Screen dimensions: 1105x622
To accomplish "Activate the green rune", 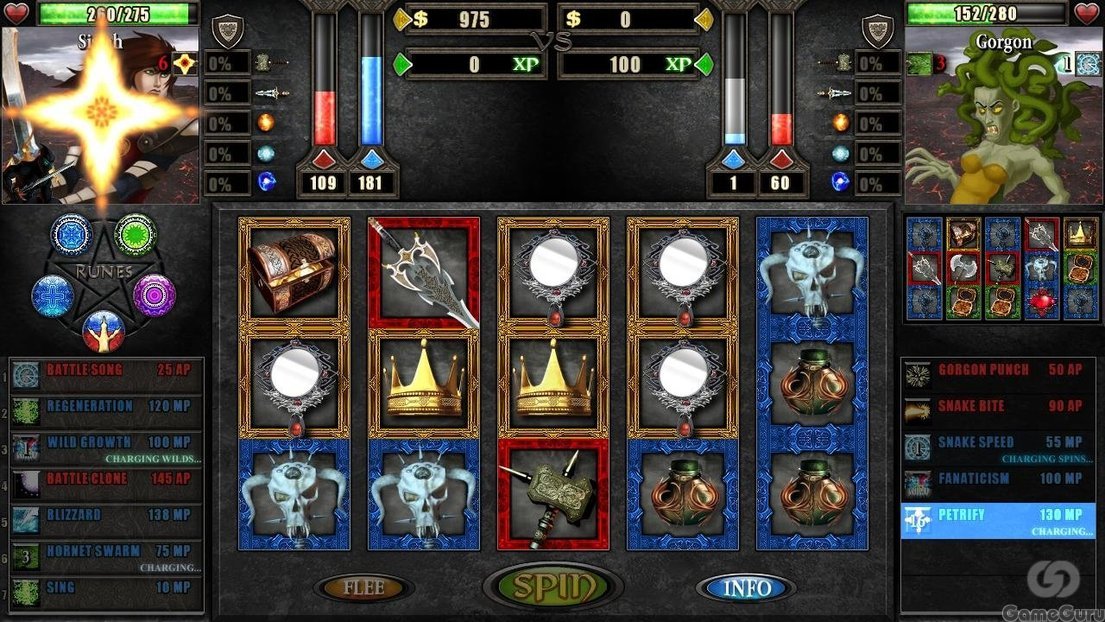I will pos(134,234).
